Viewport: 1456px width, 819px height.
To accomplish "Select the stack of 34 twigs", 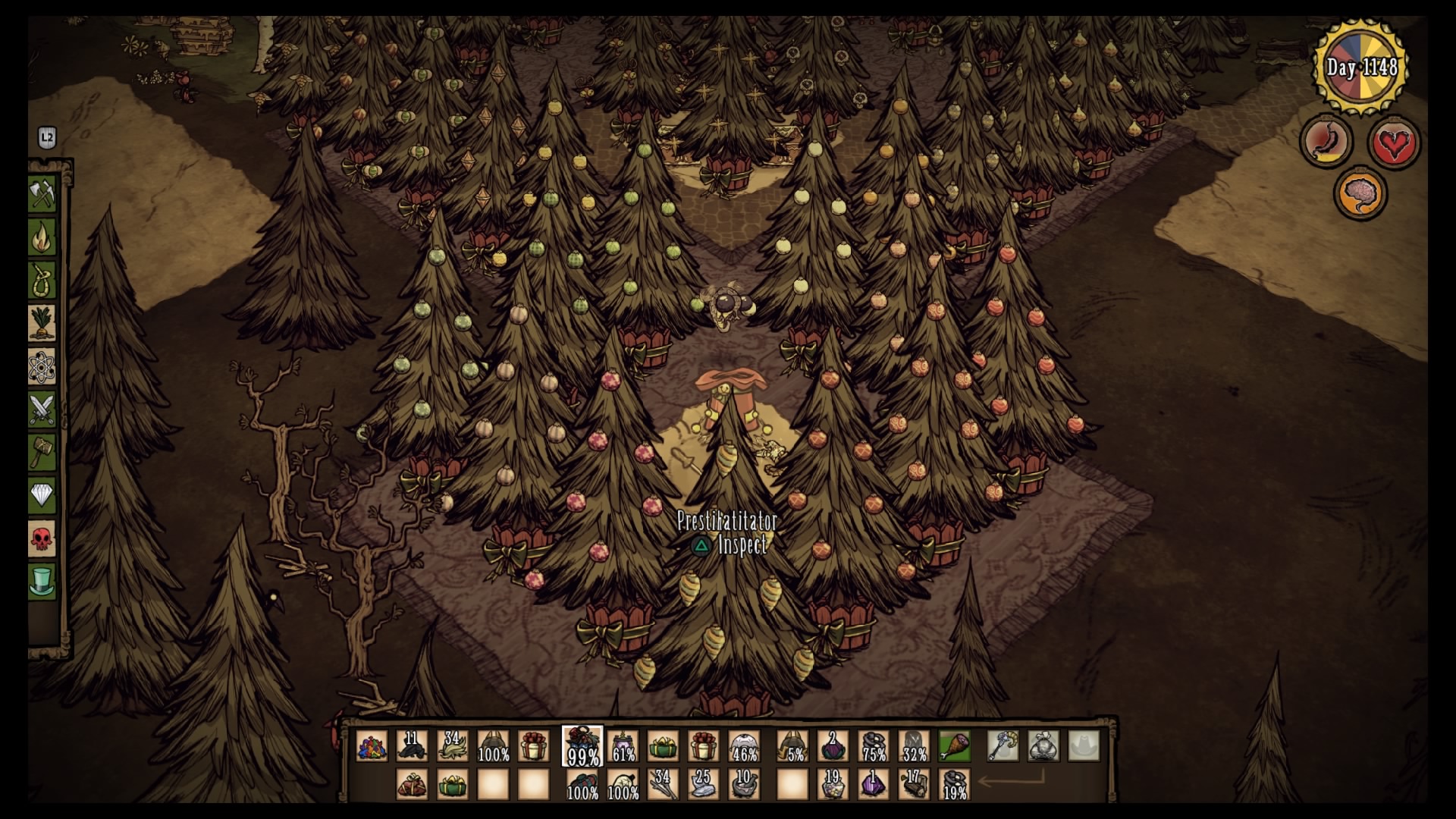I will click(x=662, y=784).
